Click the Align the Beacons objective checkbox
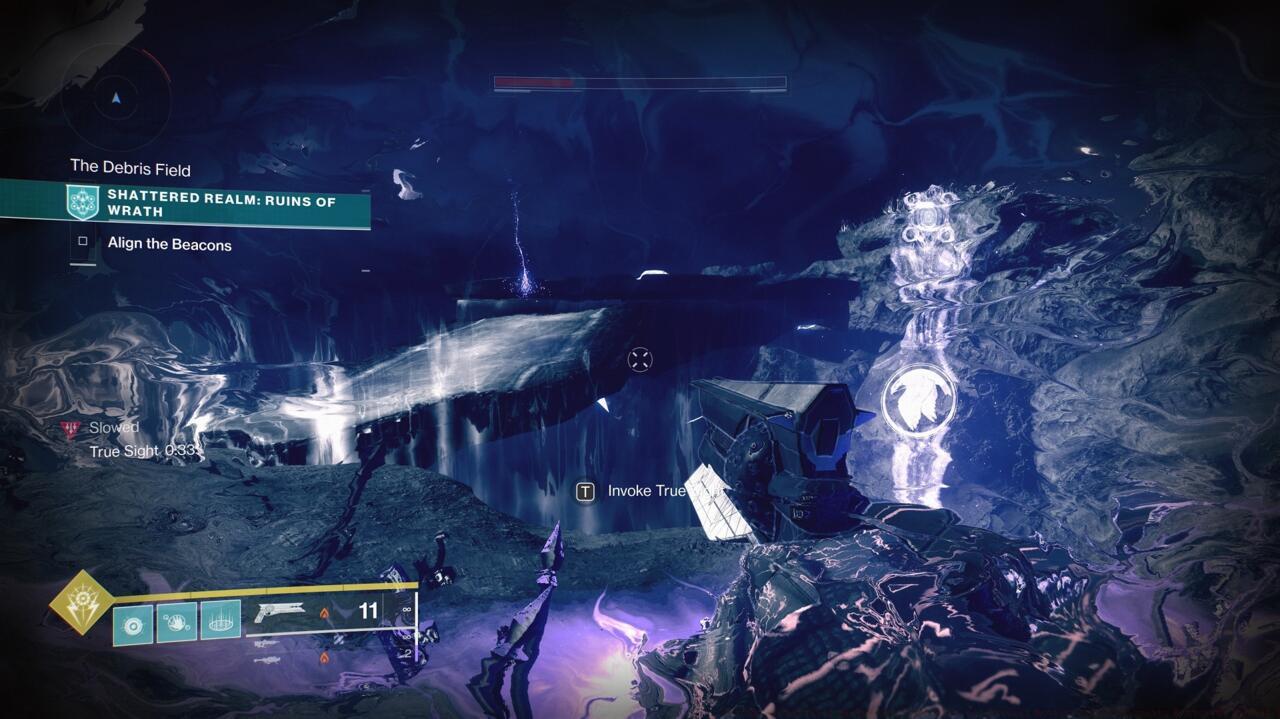Image resolution: width=1280 pixels, height=719 pixels. point(83,243)
